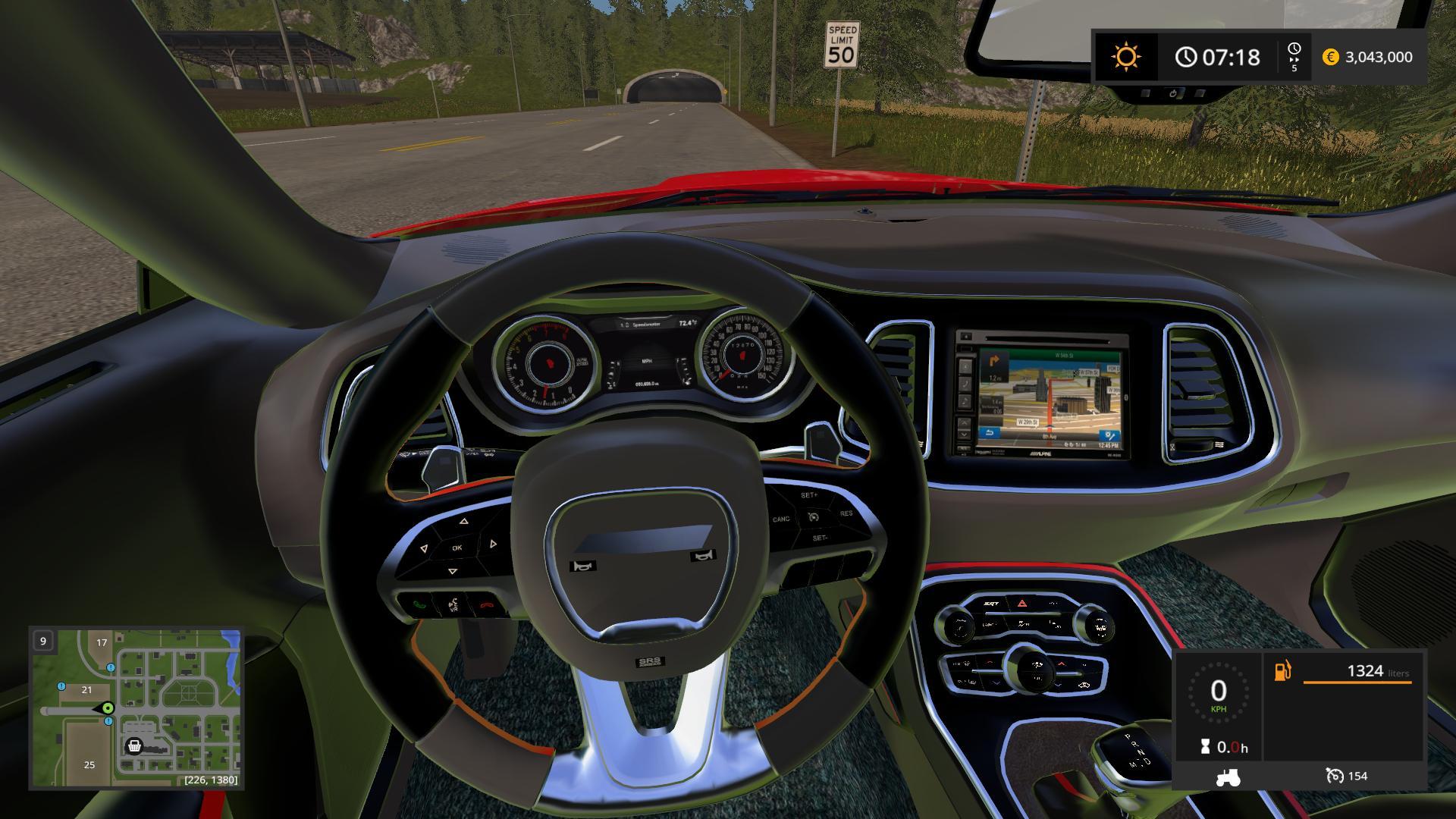Click the green player marker on minimap

click(x=108, y=708)
